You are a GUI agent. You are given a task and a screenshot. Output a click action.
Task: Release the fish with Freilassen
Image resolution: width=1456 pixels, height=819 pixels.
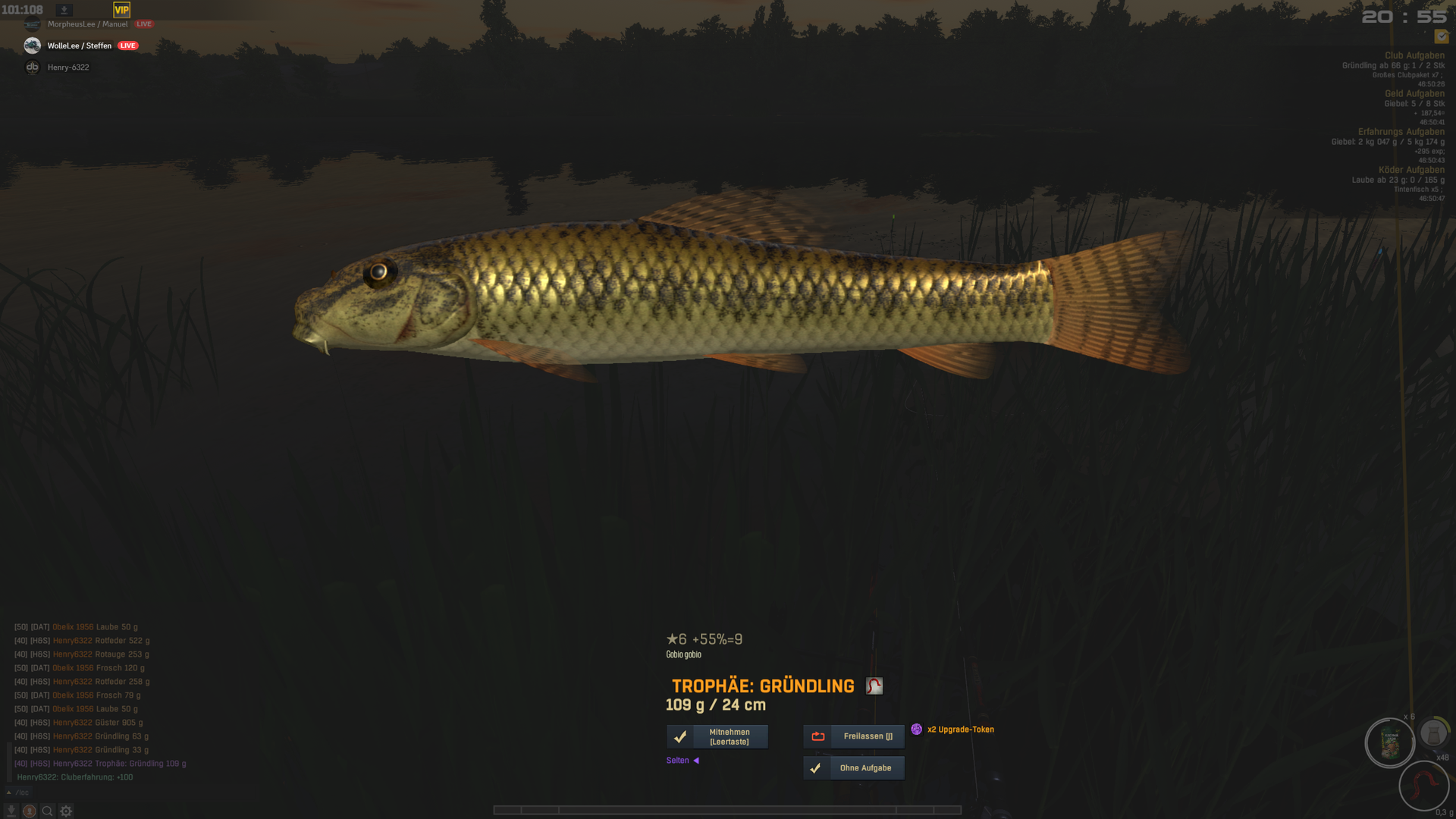[854, 736]
